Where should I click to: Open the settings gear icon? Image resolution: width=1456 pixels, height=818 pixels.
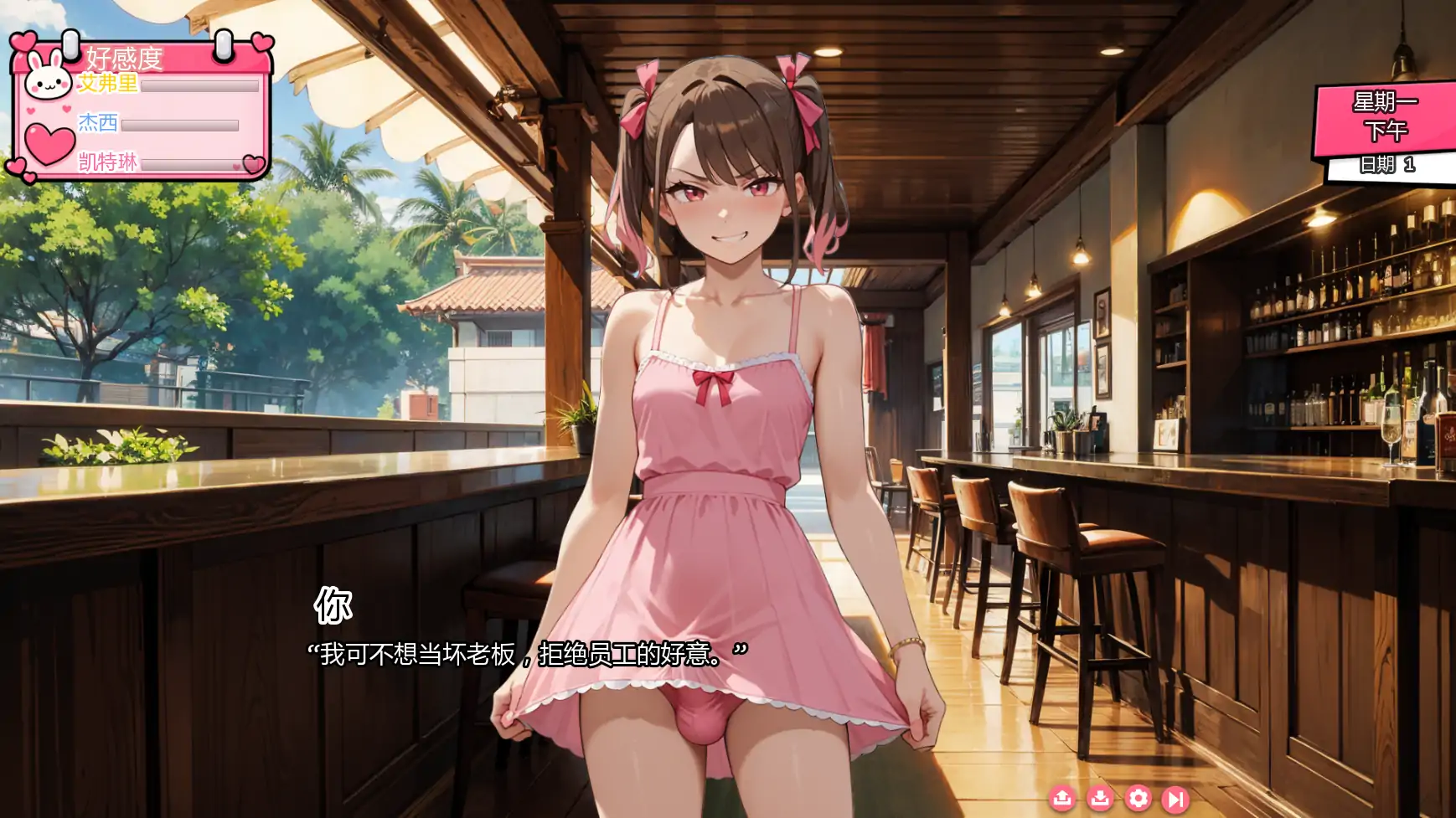pos(1138,800)
